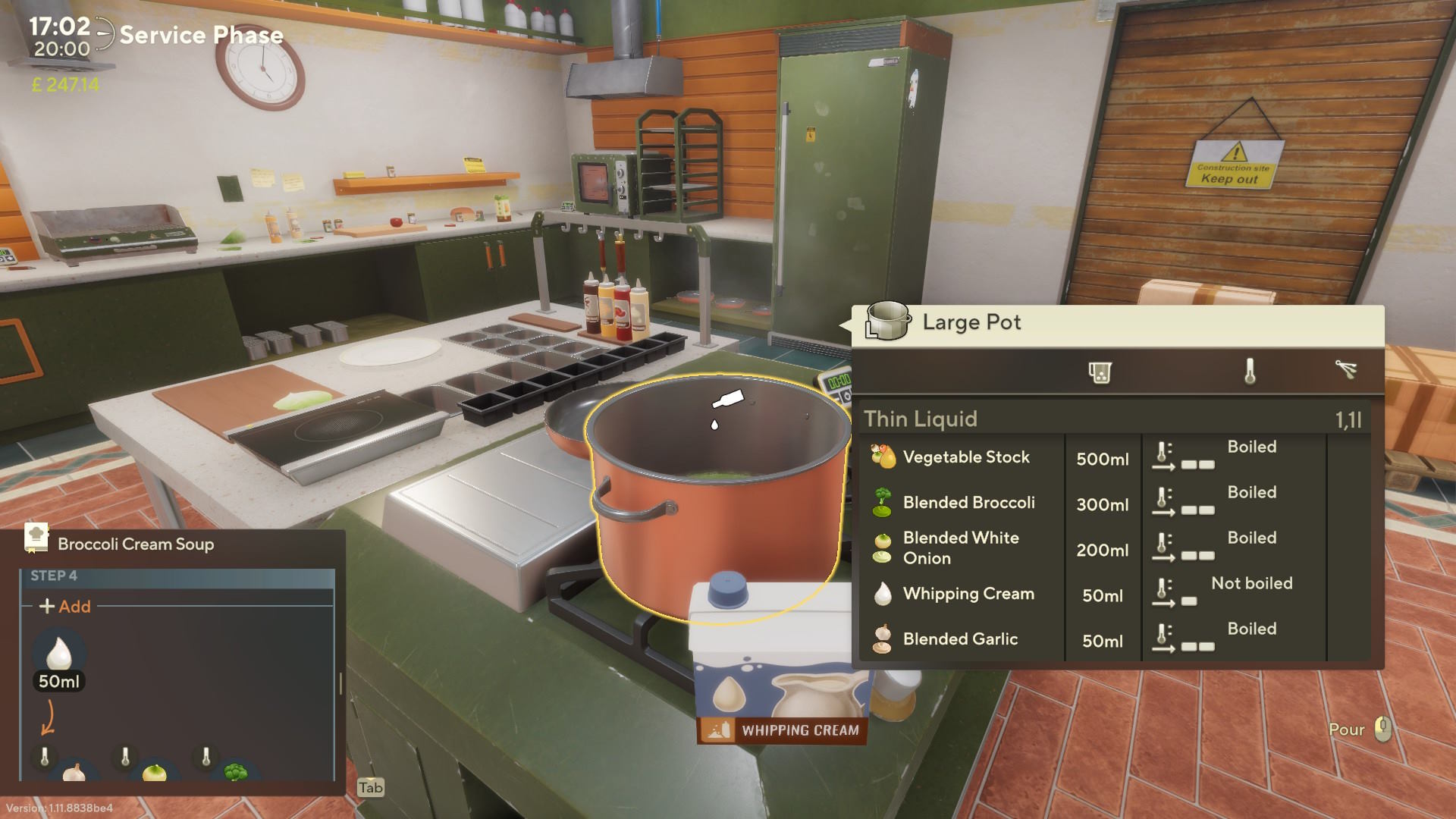Open the Broccoli Cream Soup recipe header
This screenshot has height=819, width=1456.
(x=136, y=544)
